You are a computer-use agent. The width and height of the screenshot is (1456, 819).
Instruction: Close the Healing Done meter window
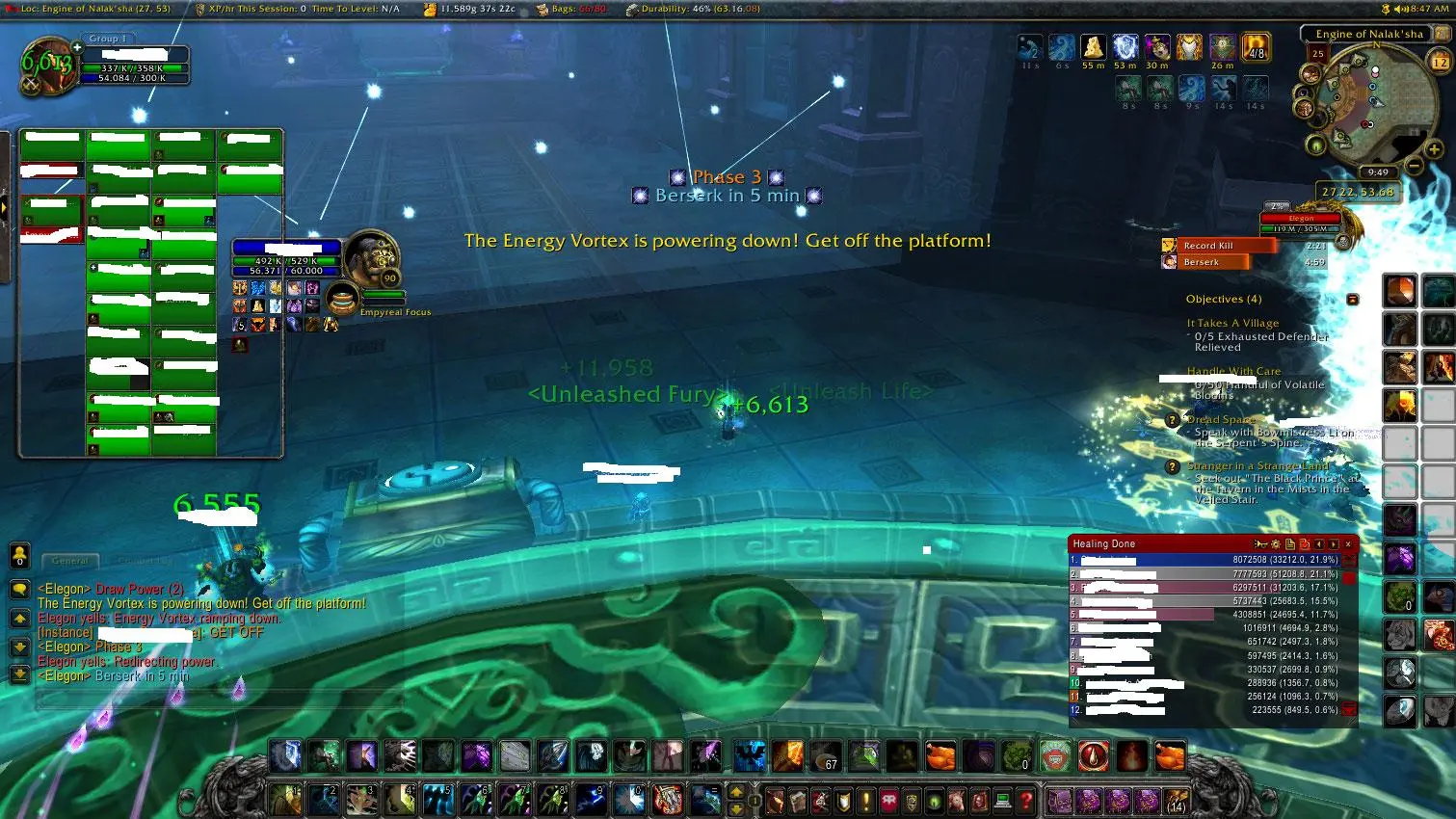point(1348,544)
